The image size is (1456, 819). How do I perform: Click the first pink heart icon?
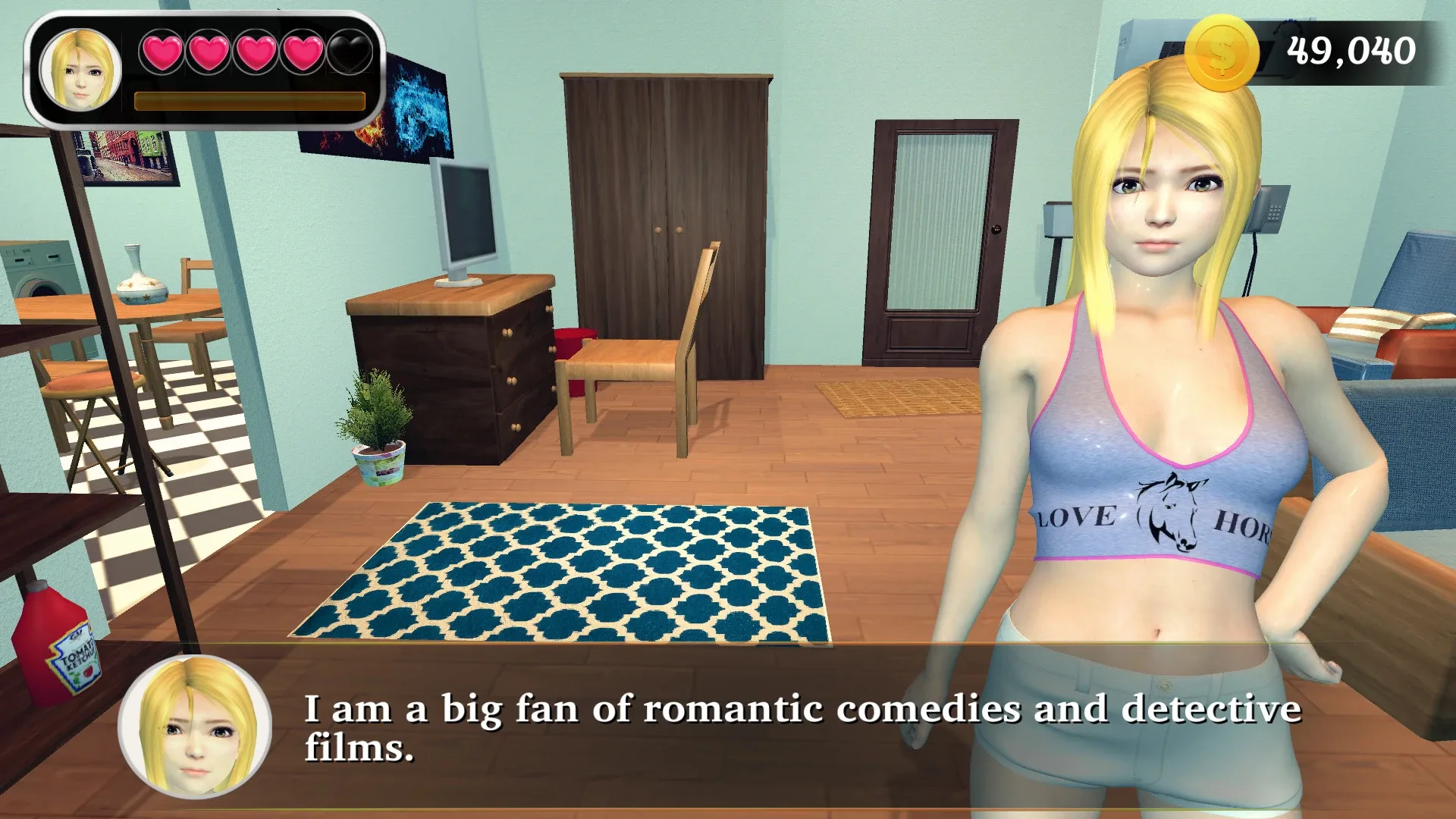(161, 52)
